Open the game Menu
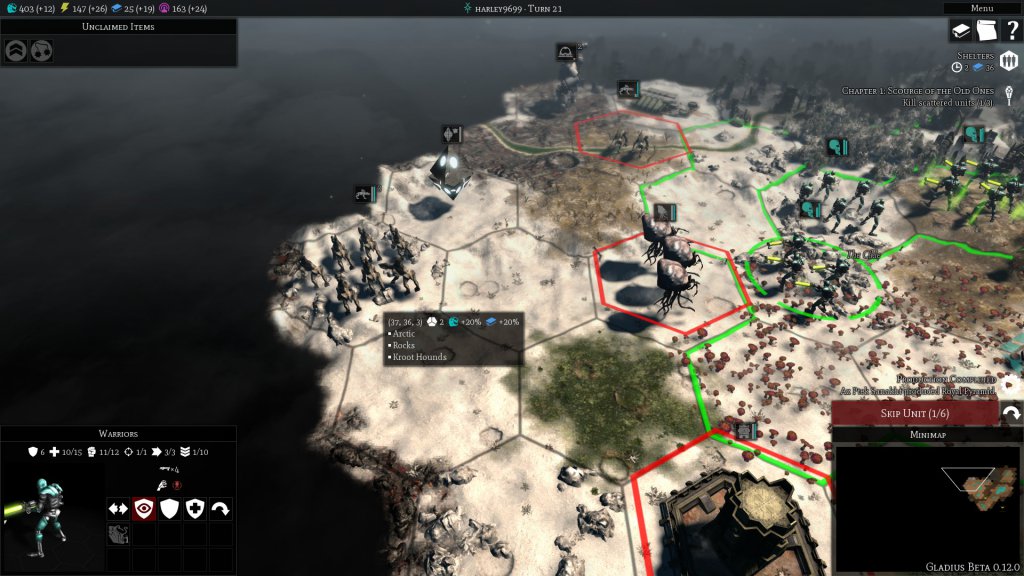Viewport: 1024px width, 576px height. pyautogui.click(x=982, y=8)
